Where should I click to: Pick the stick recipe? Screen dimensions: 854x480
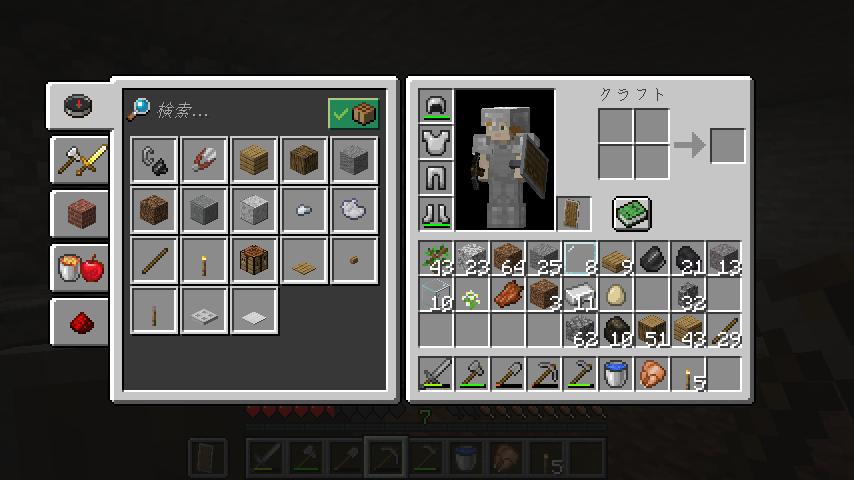[x=154, y=261]
